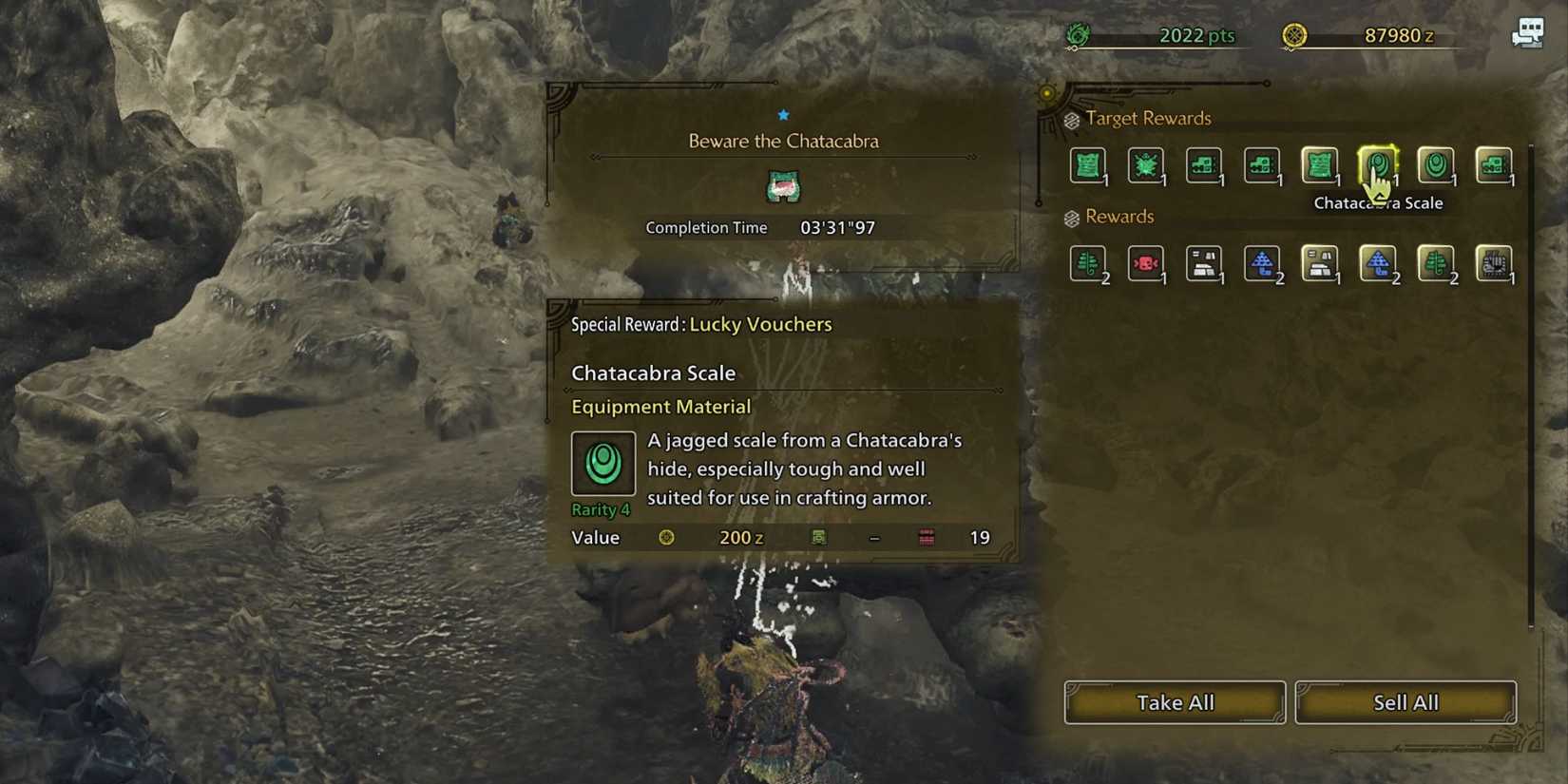Viewport: 1568px width, 784px height.
Task: Select the highlighted Chatacabra Scale target reward
Action: pos(1378,166)
